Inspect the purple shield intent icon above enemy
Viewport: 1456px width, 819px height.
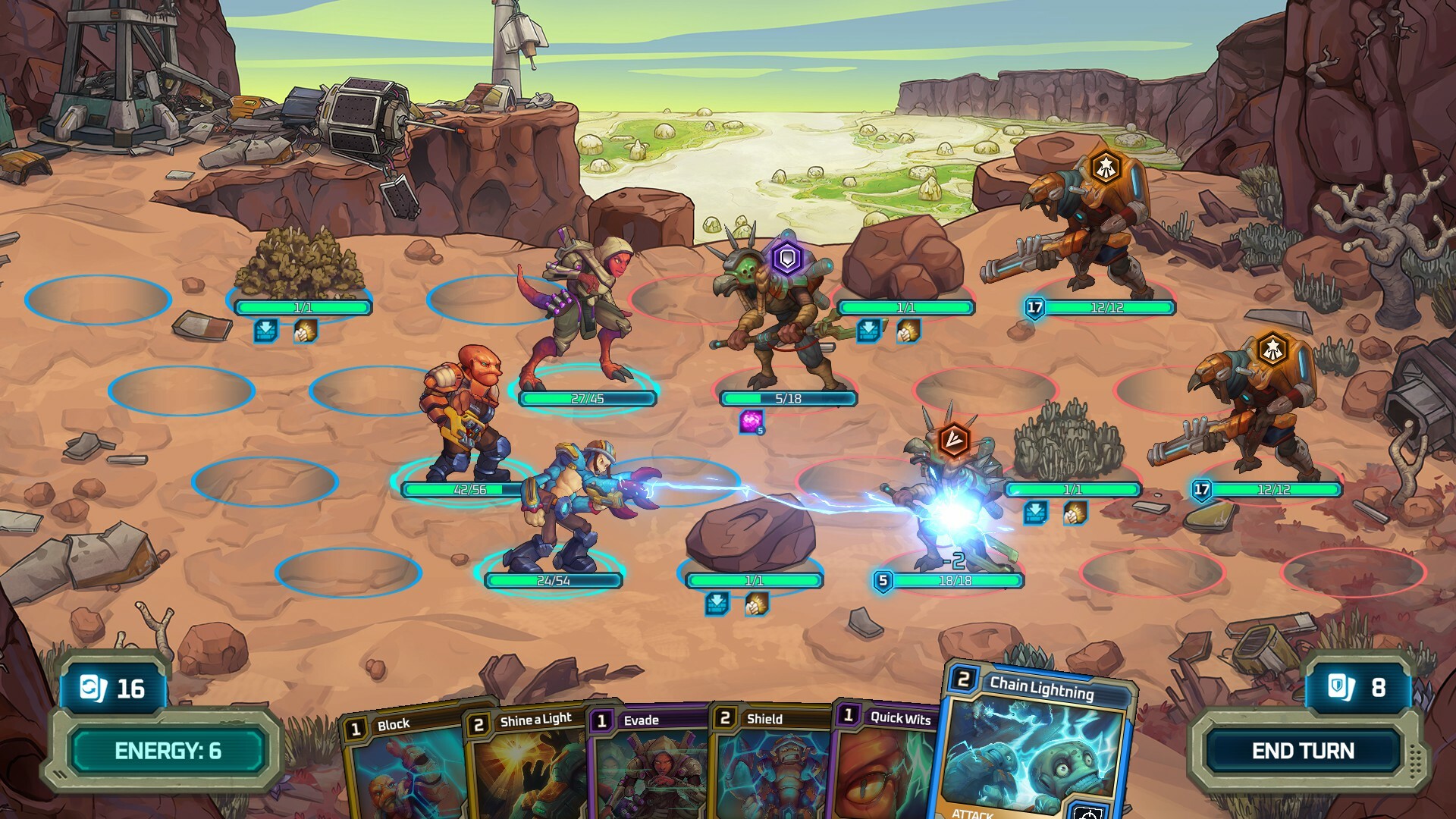coord(788,259)
